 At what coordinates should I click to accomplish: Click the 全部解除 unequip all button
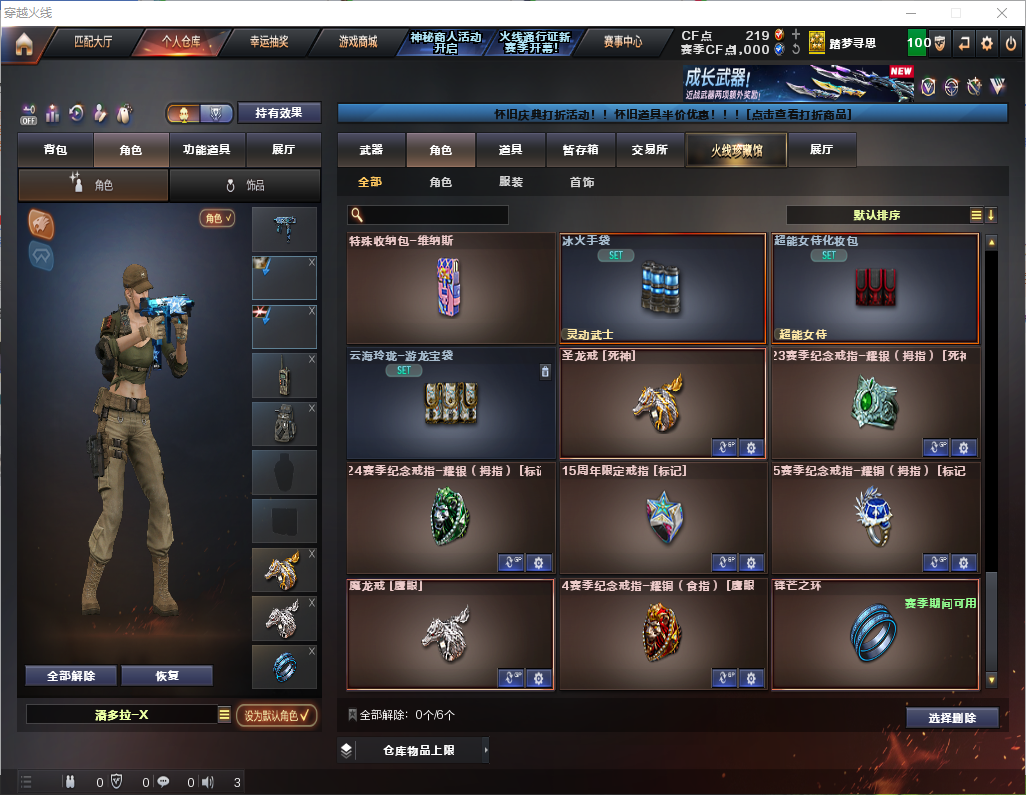point(71,676)
